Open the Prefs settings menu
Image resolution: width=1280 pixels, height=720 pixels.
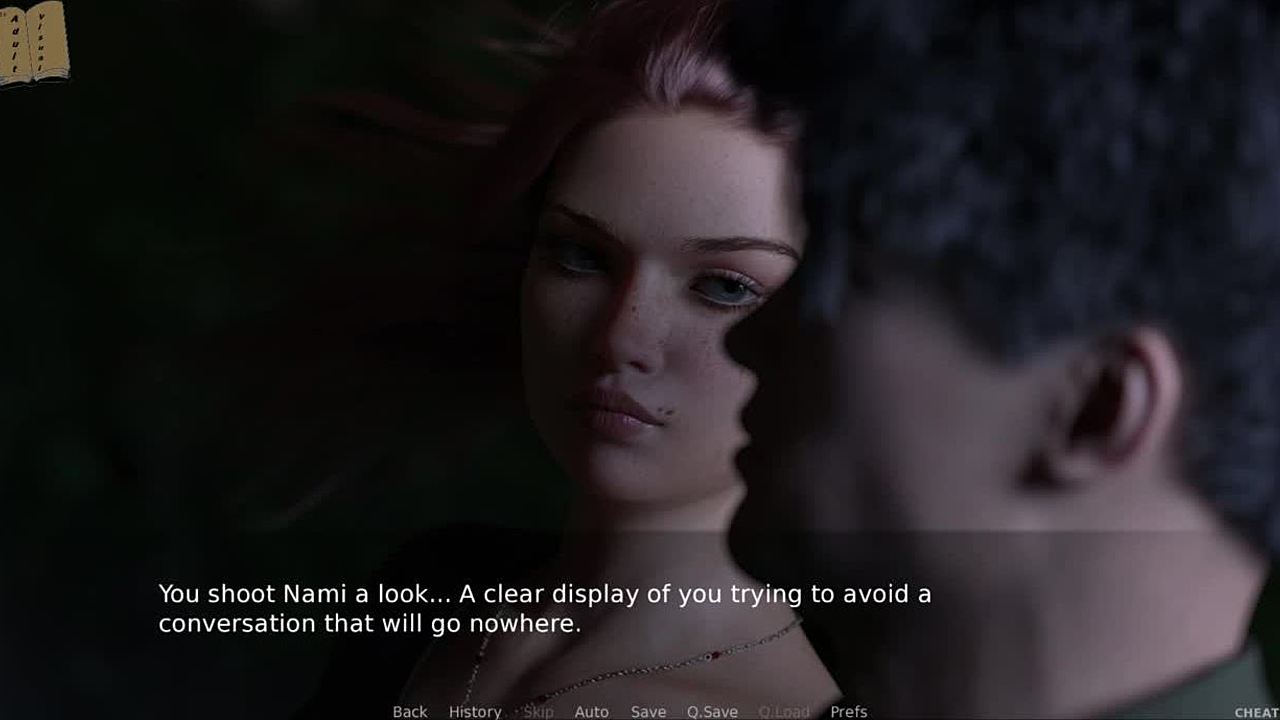coord(848,711)
